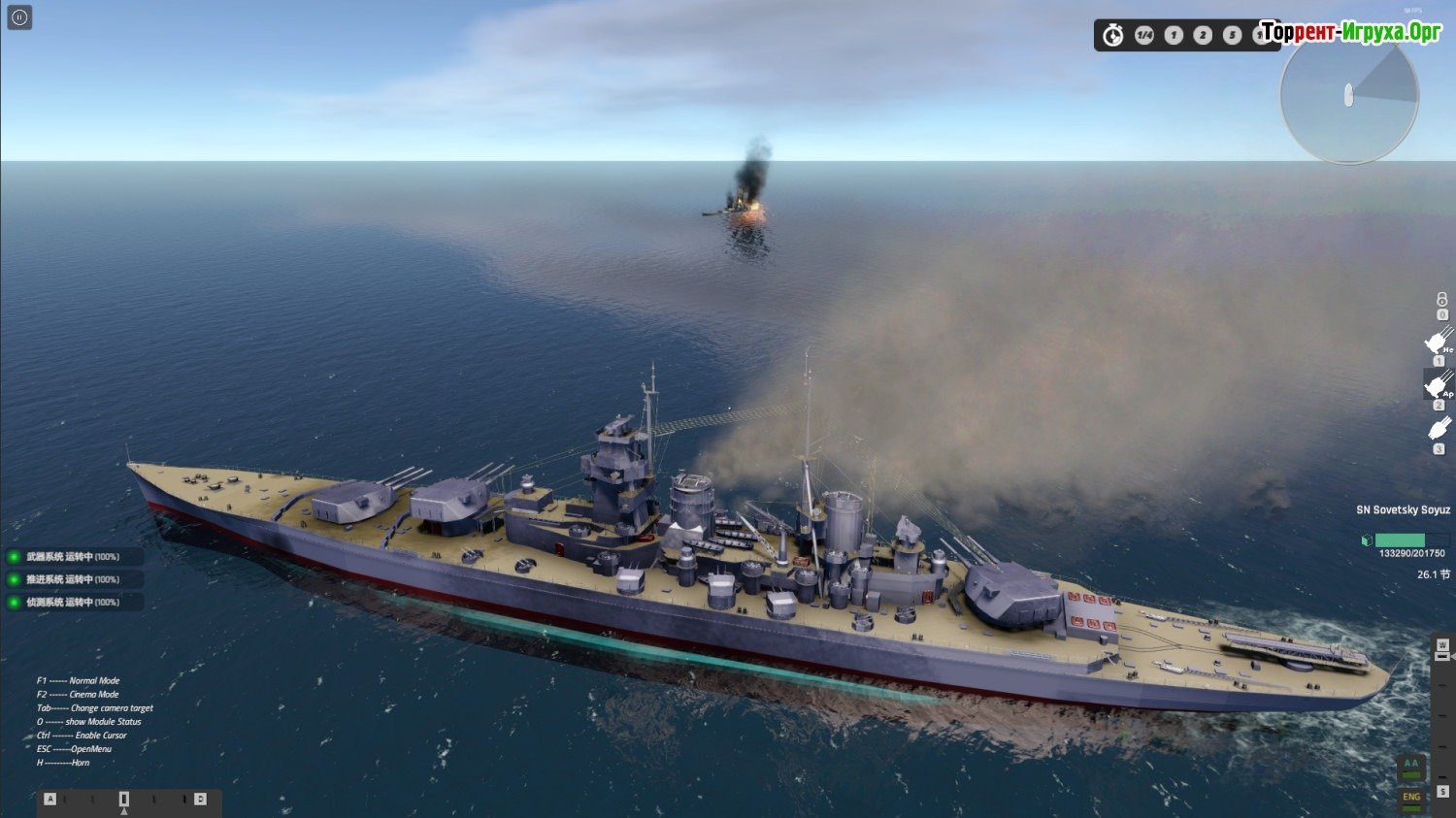Switch time speed to 5x

(1232, 35)
